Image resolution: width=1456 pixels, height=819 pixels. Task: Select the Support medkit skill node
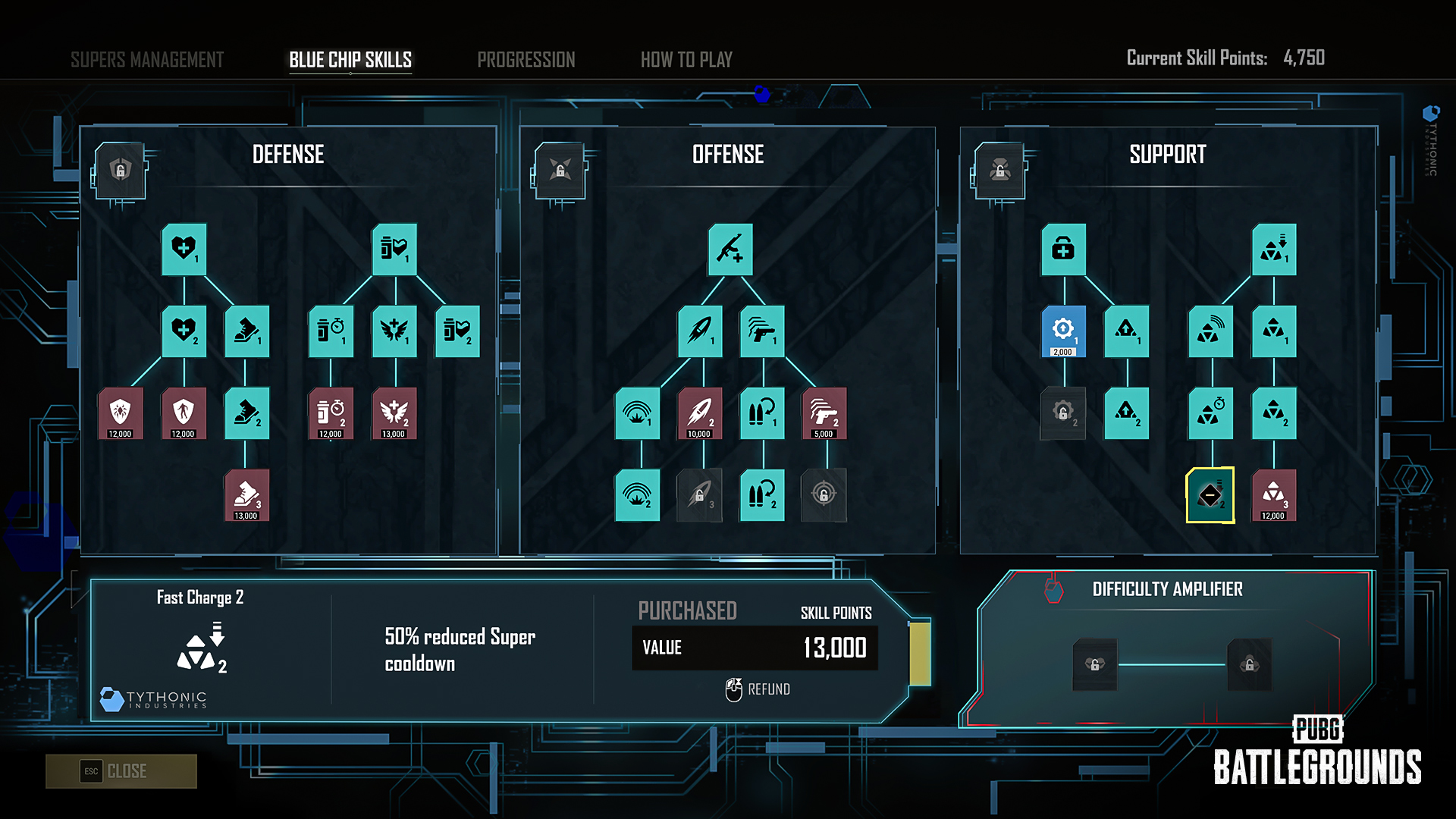point(1063,249)
